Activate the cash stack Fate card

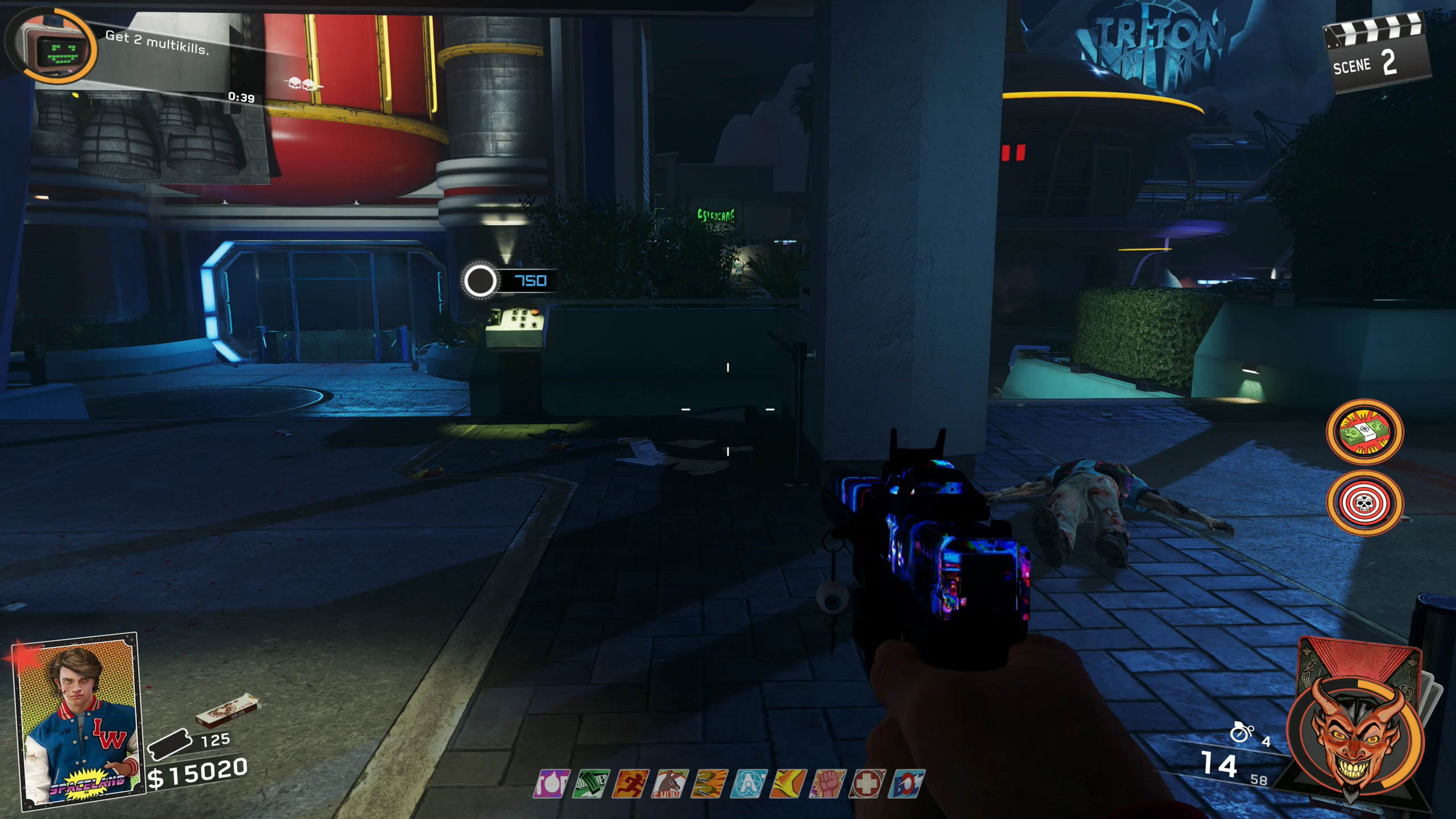(1364, 432)
